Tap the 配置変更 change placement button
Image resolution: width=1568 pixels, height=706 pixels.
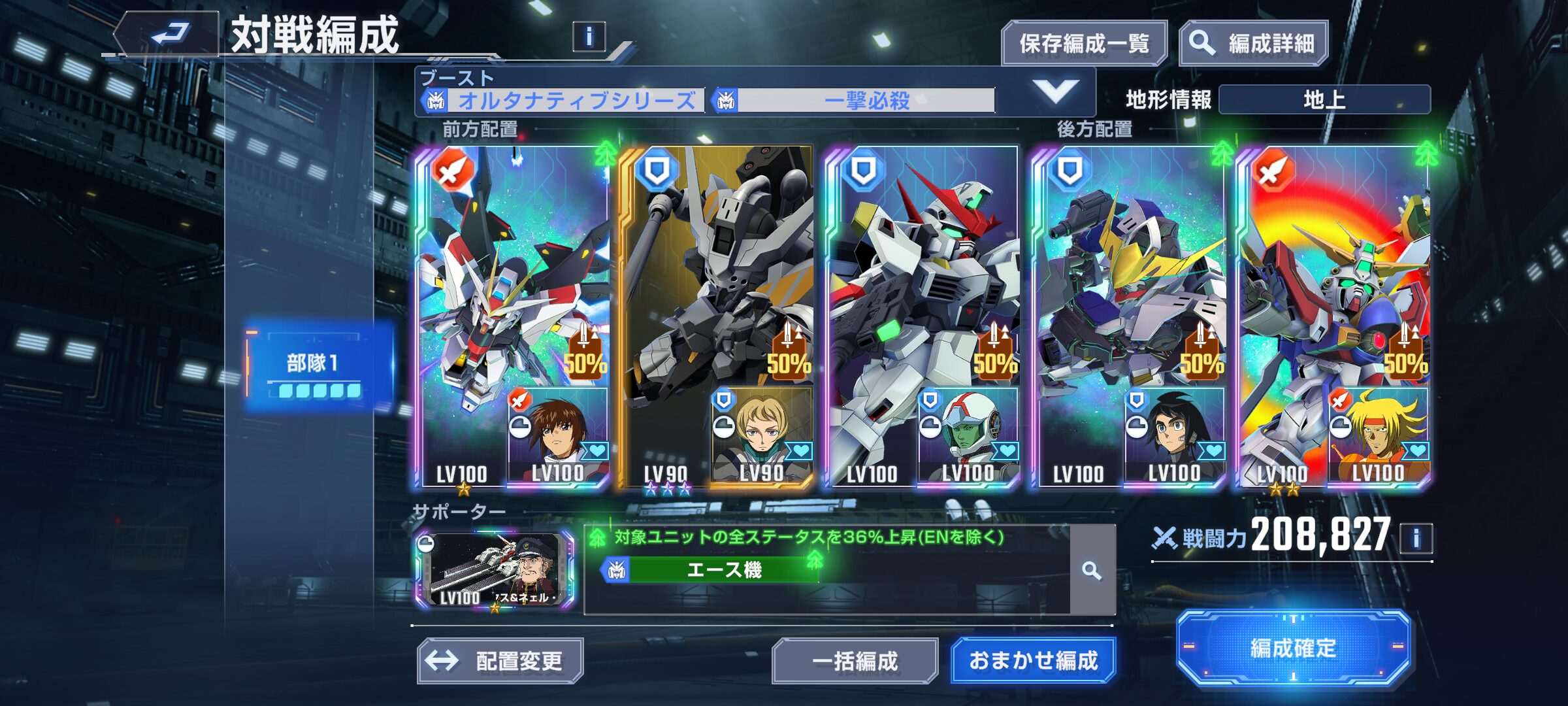point(500,661)
